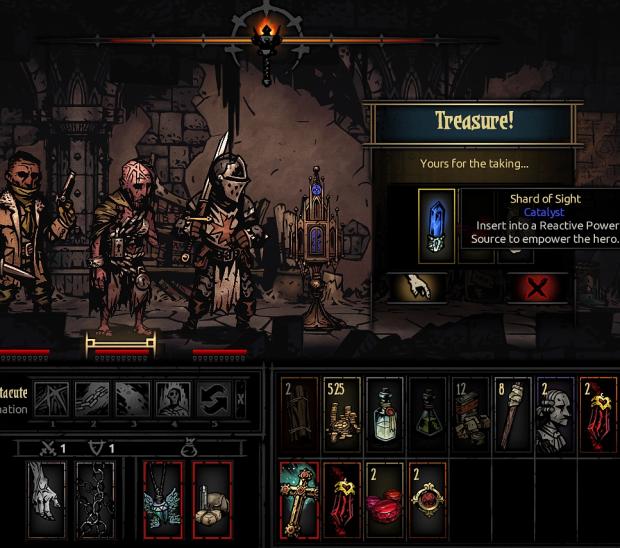Choose the chain skill in the skill bar
This screenshot has width=620, height=548.
(x=92, y=399)
